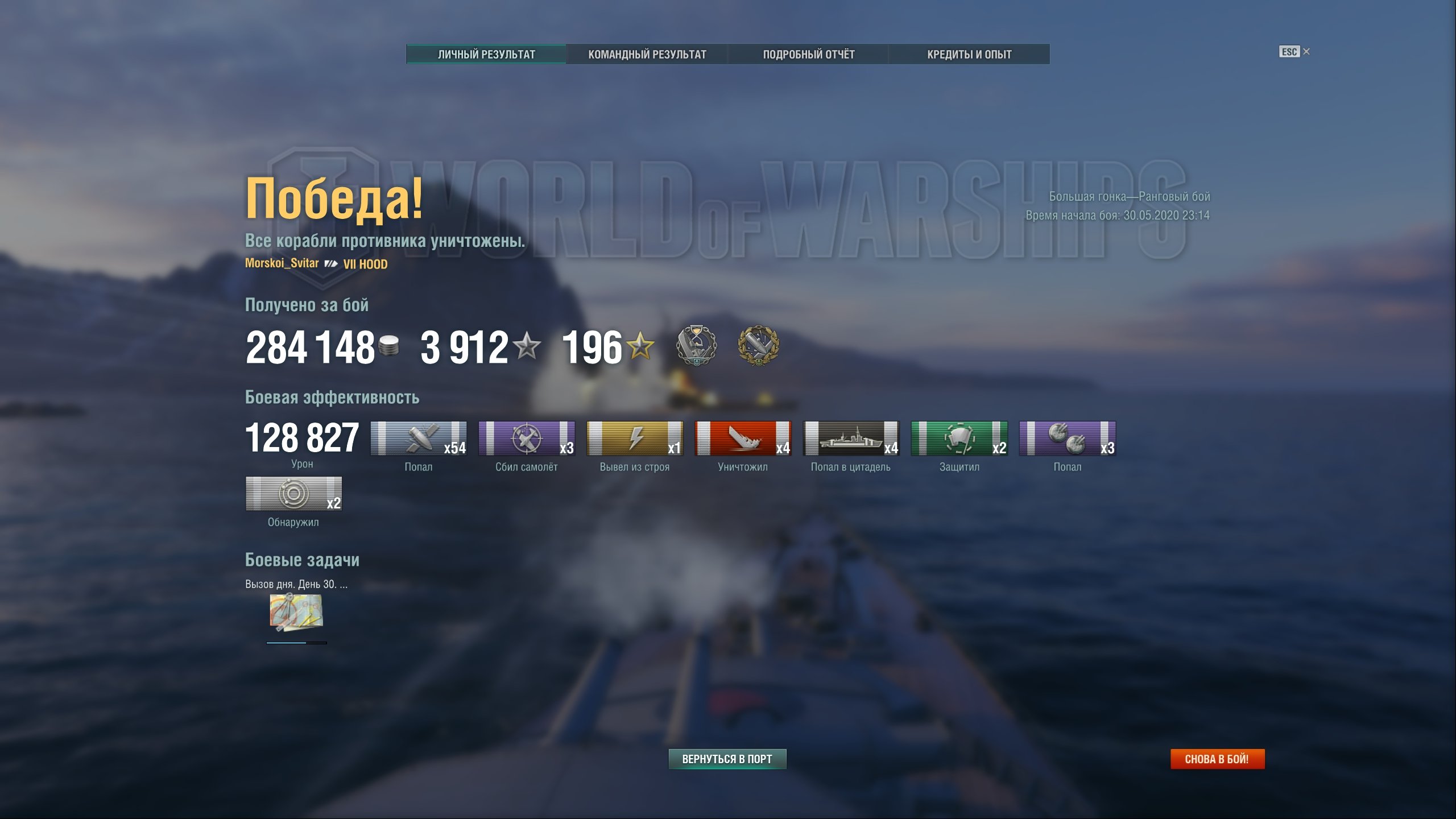Close the results screen with the X

[x=1306, y=52]
